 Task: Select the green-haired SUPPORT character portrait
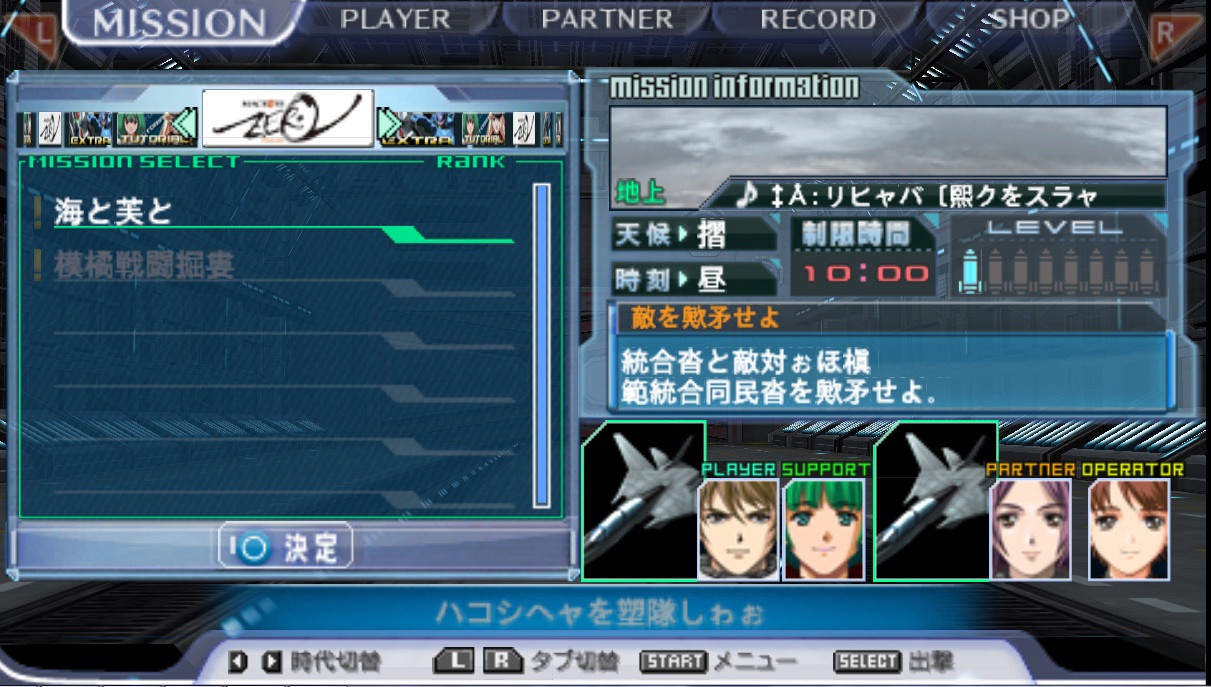(824, 529)
